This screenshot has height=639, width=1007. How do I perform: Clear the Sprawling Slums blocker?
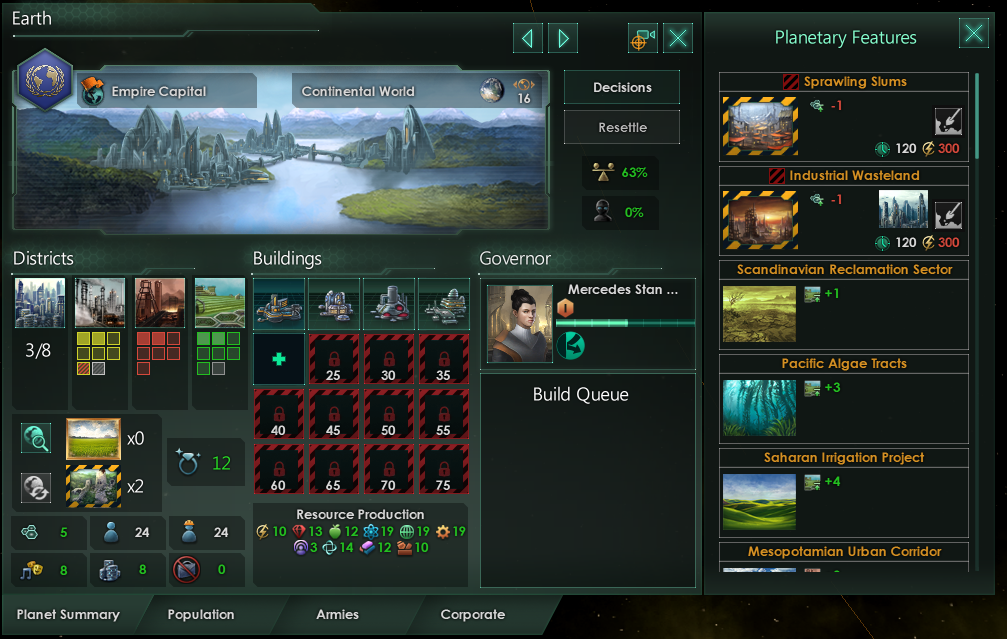(x=948, y=122)
